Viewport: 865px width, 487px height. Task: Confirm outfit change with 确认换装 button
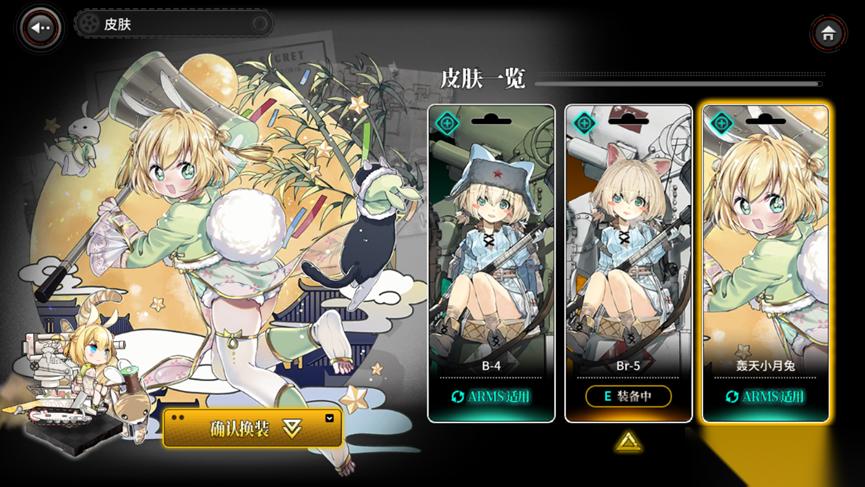[252, 428]
